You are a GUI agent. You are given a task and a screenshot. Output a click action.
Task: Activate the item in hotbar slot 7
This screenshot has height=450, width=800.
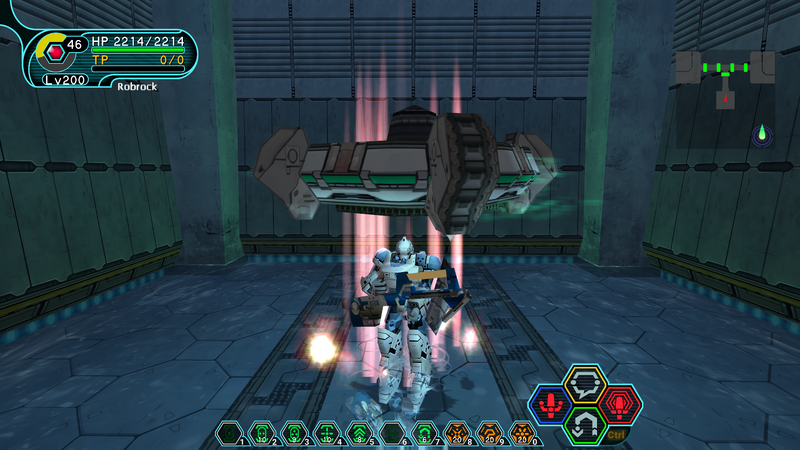424,433
